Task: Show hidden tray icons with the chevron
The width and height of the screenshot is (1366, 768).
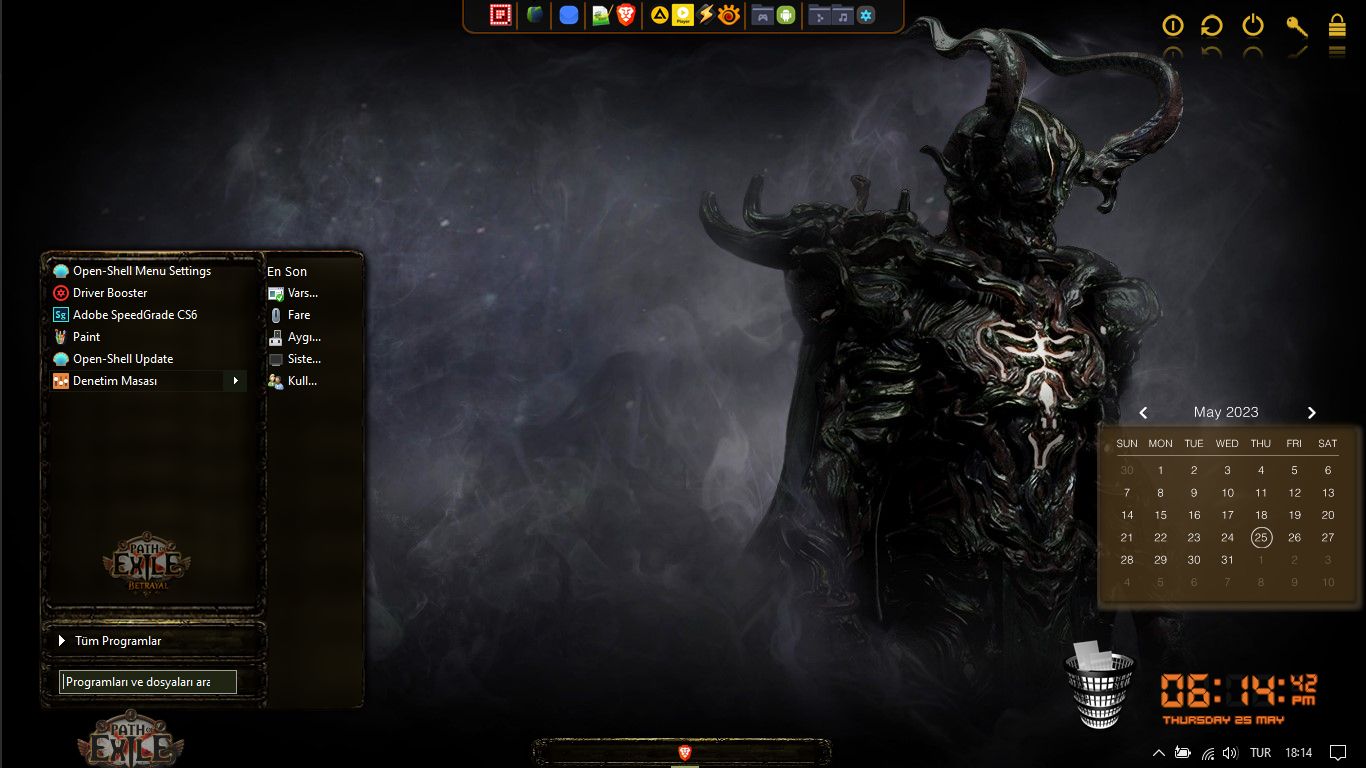Action: (1158, 753)
